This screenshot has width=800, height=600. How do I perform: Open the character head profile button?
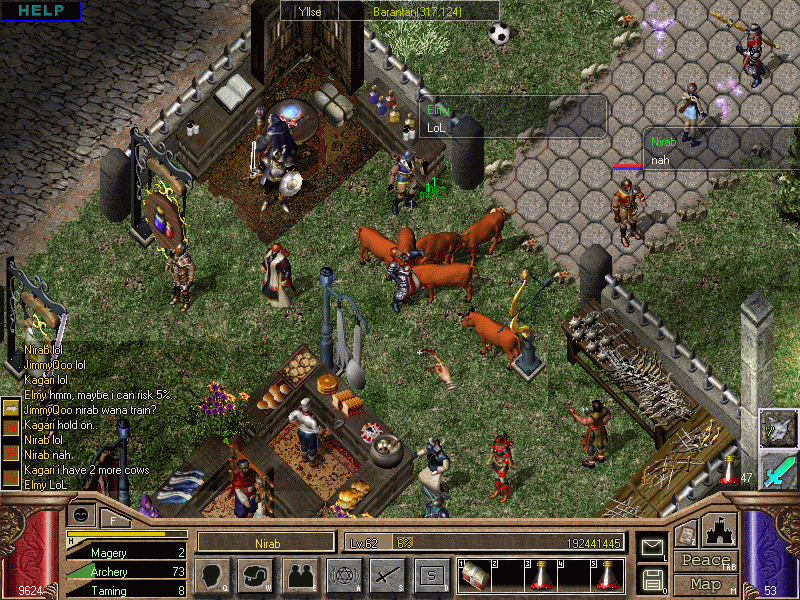(x=212, y=575)
